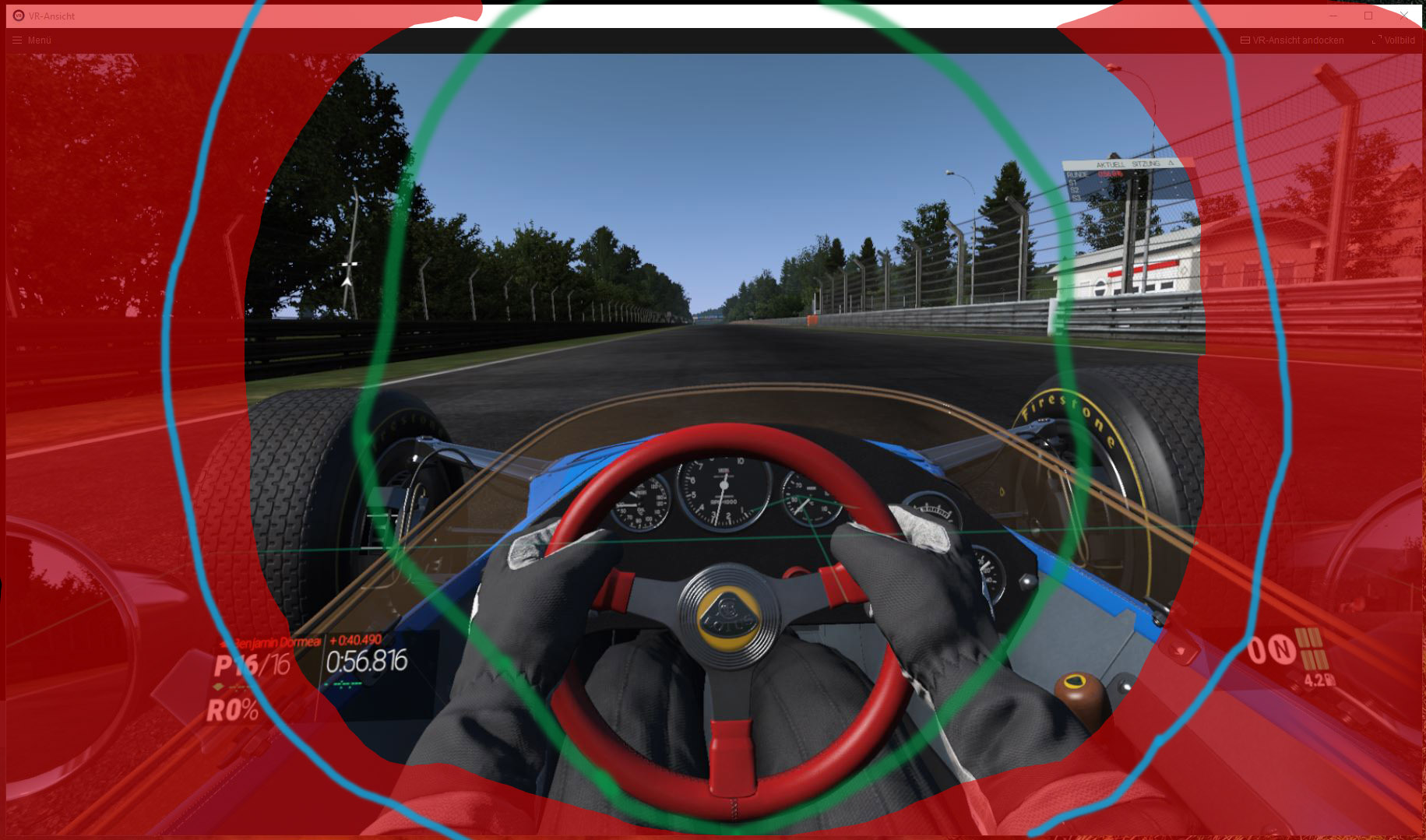1426x840 pixels.
Task: Click the dock icon beside VR-Ansicht andocken
Action: click(1245, 40)
